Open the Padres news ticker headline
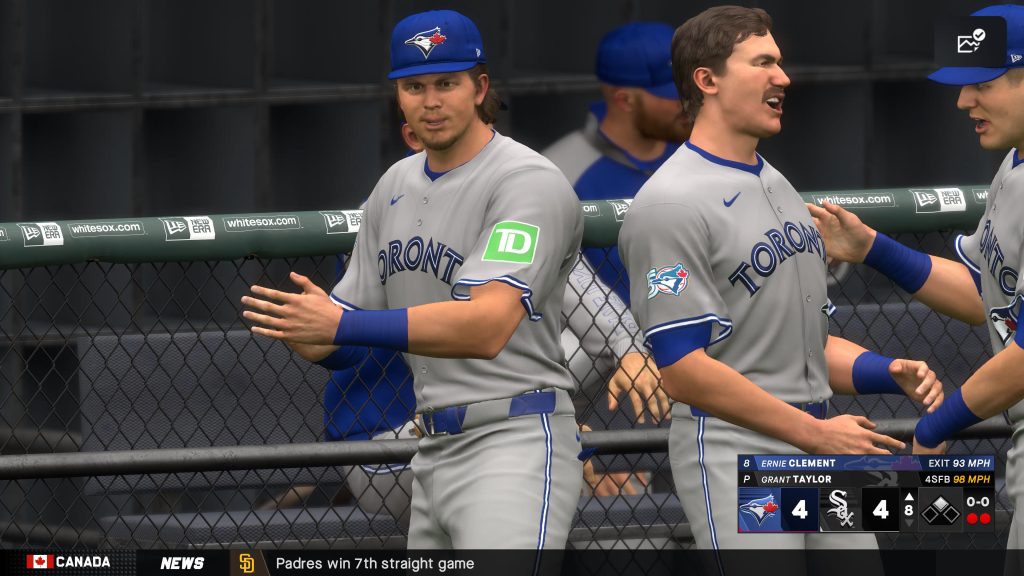Screen dimensions: 1024x576 pos(374,563)
